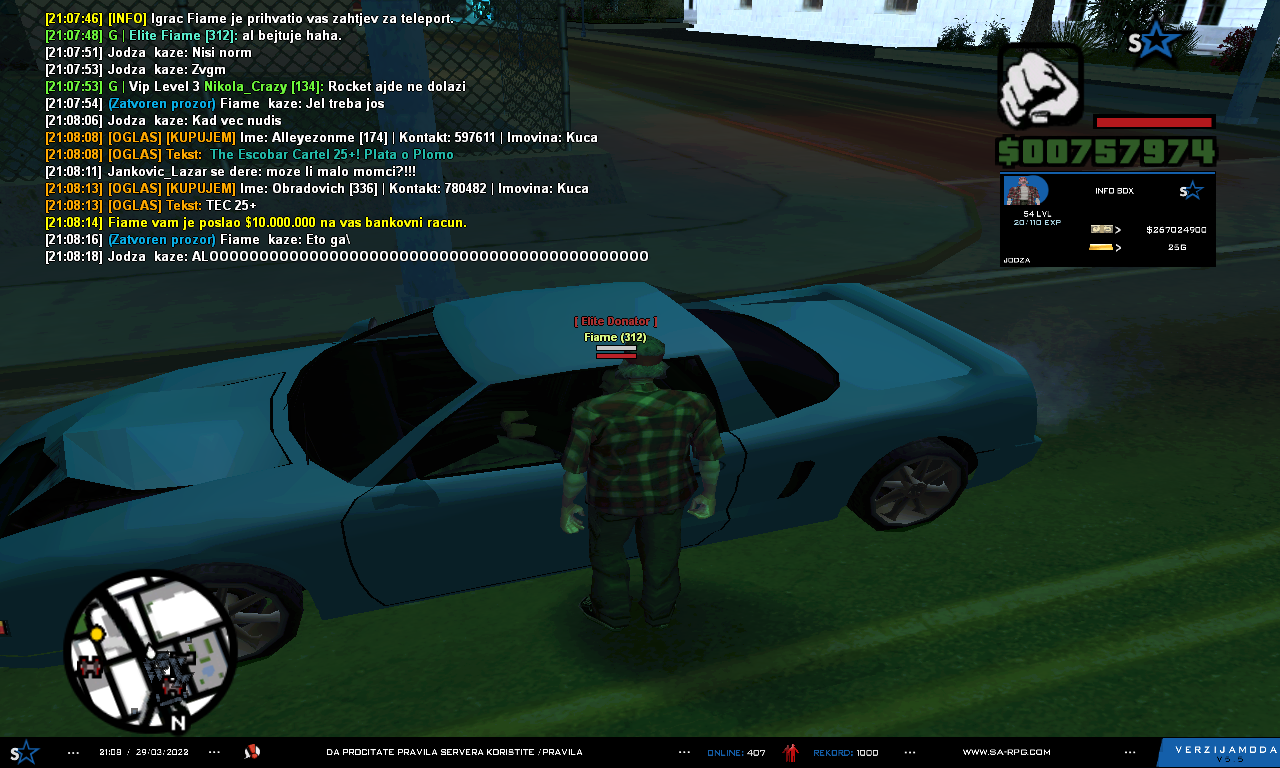Toggle the dots separator before ONLINE counter

click(685, 751)
